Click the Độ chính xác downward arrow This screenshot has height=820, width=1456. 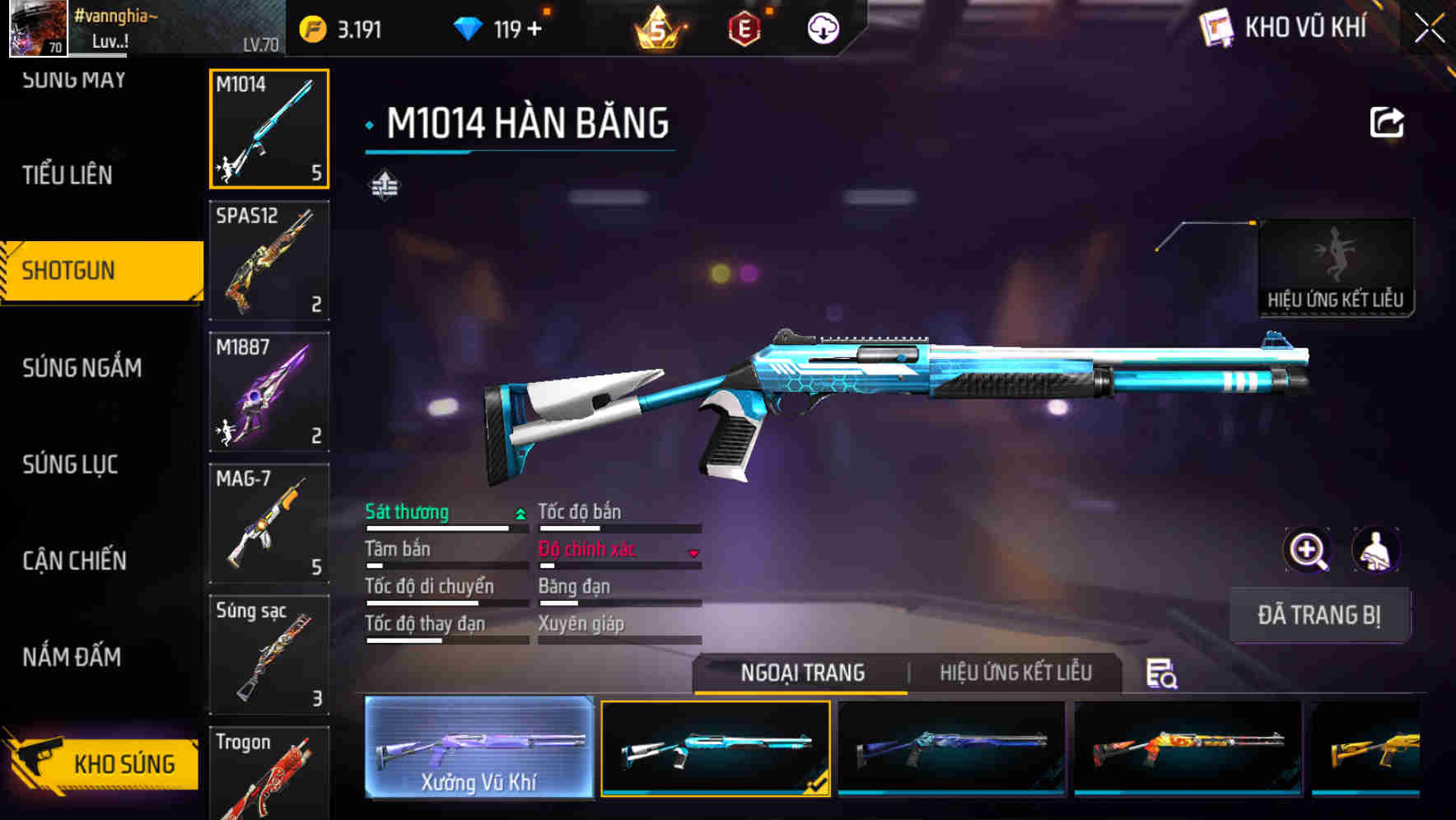pos(692,553)
